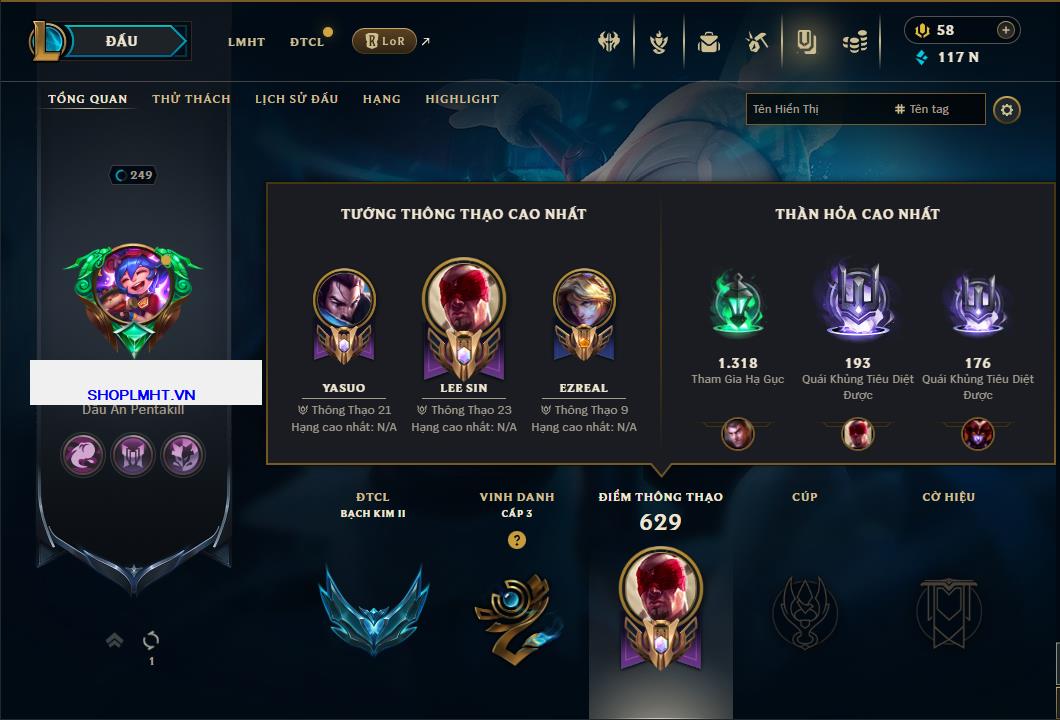Viewport: 1060px width, 720px height.
Task: Switch to the ĐTCL section
Action: coord(307,42)
